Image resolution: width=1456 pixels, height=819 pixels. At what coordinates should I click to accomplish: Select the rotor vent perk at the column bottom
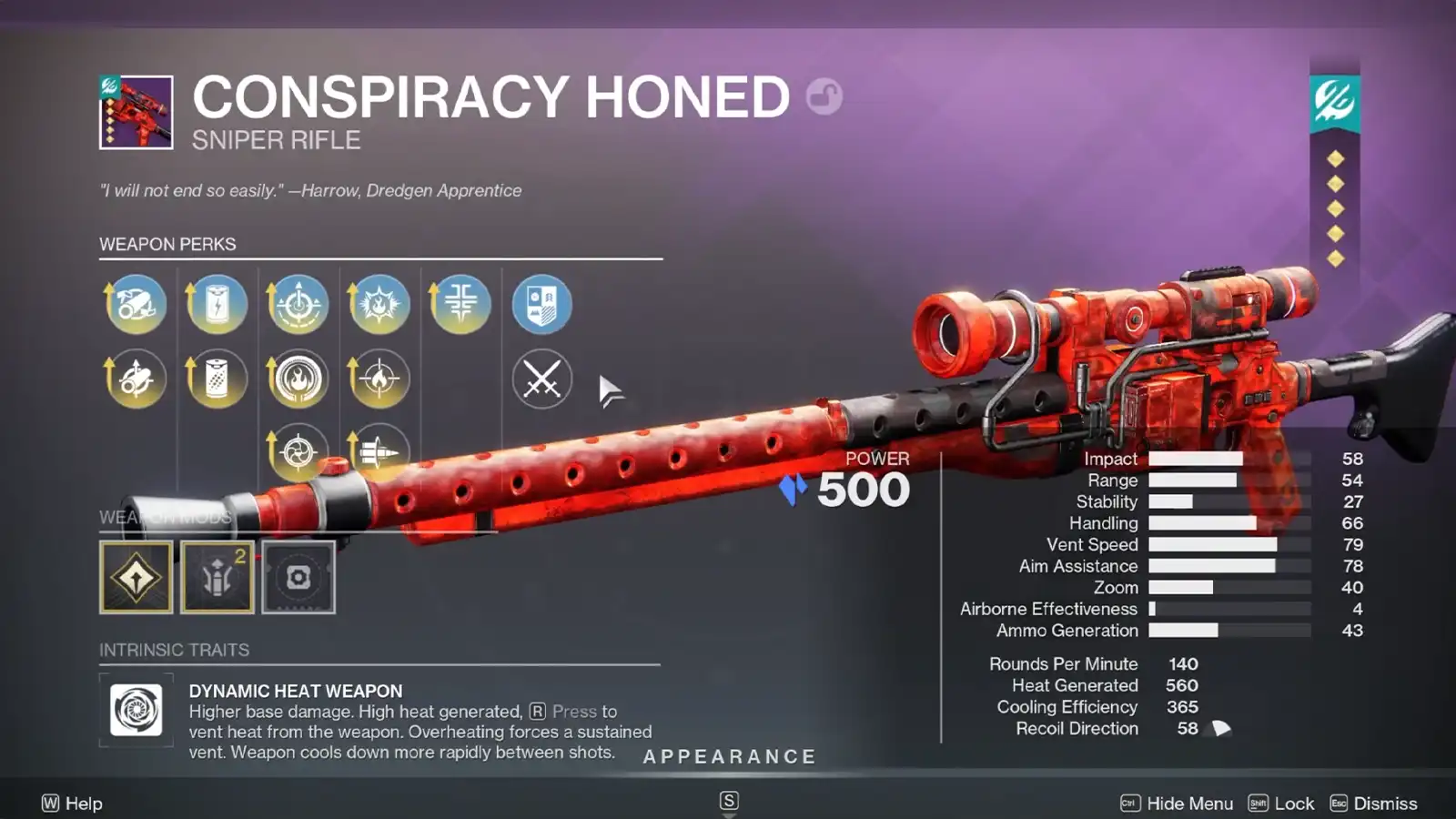(298, 452)
